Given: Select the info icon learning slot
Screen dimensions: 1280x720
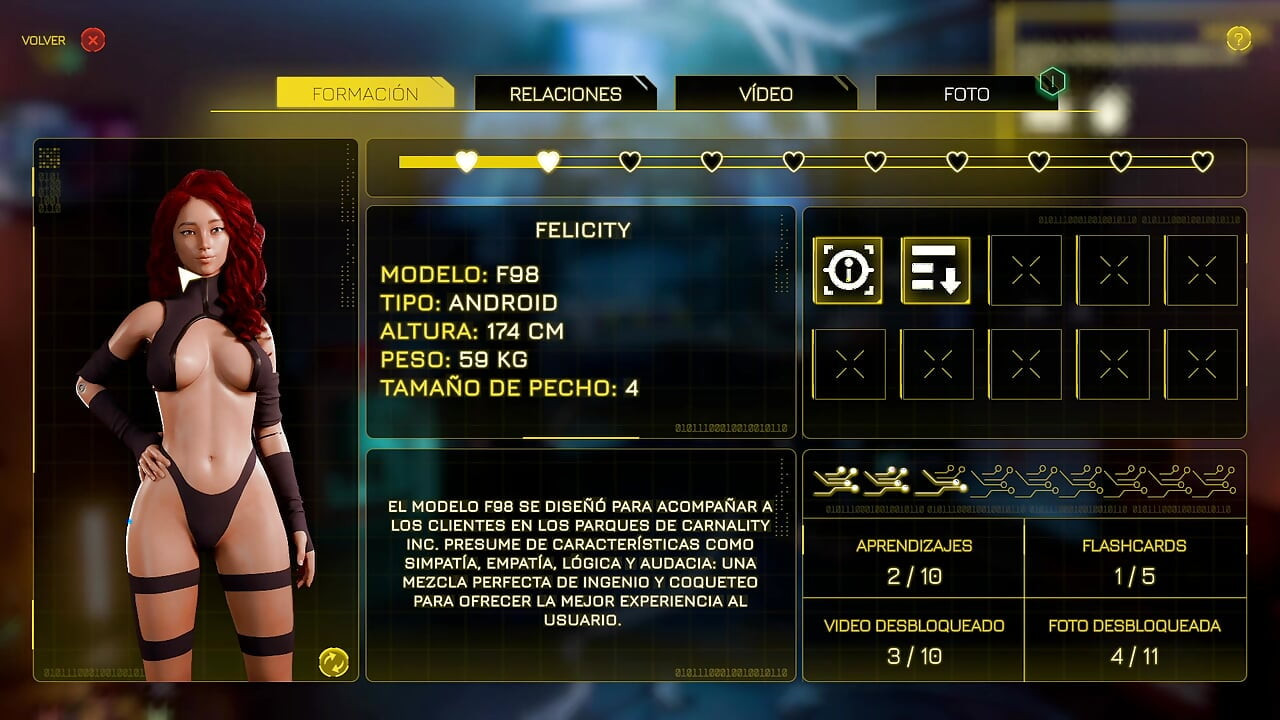Looking at the screenshot, I should point(848,270).
